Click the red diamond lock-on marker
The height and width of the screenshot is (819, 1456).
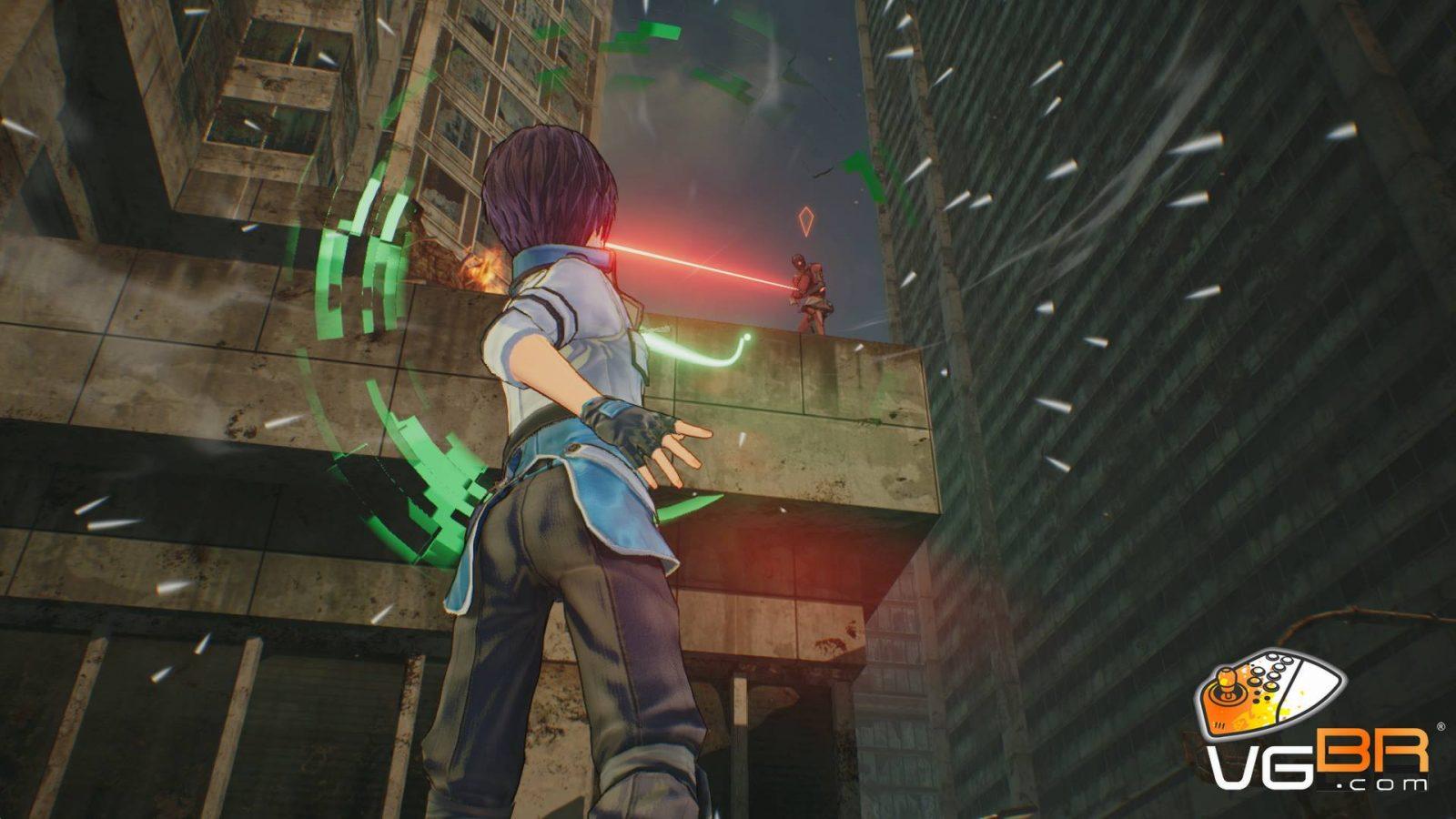[805, 219]
